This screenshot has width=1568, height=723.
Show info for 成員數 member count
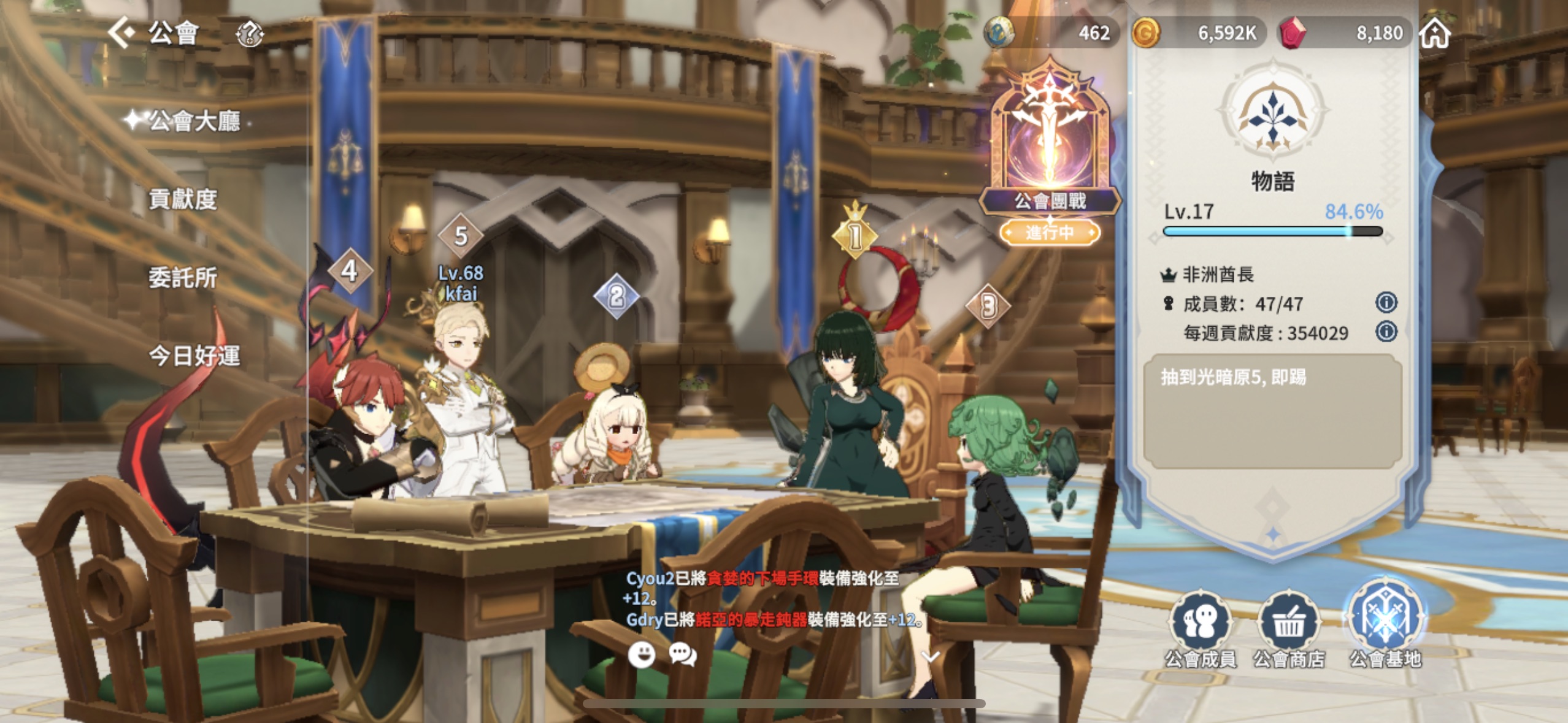coord(1386,302)
